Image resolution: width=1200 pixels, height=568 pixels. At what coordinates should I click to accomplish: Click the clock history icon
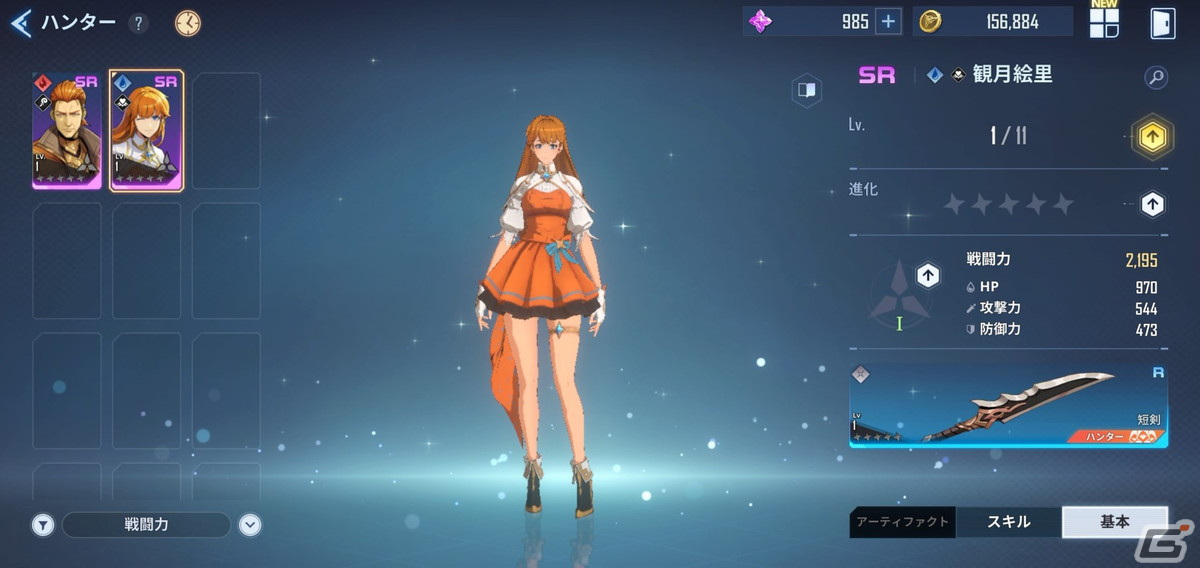[x=187, y=23]
